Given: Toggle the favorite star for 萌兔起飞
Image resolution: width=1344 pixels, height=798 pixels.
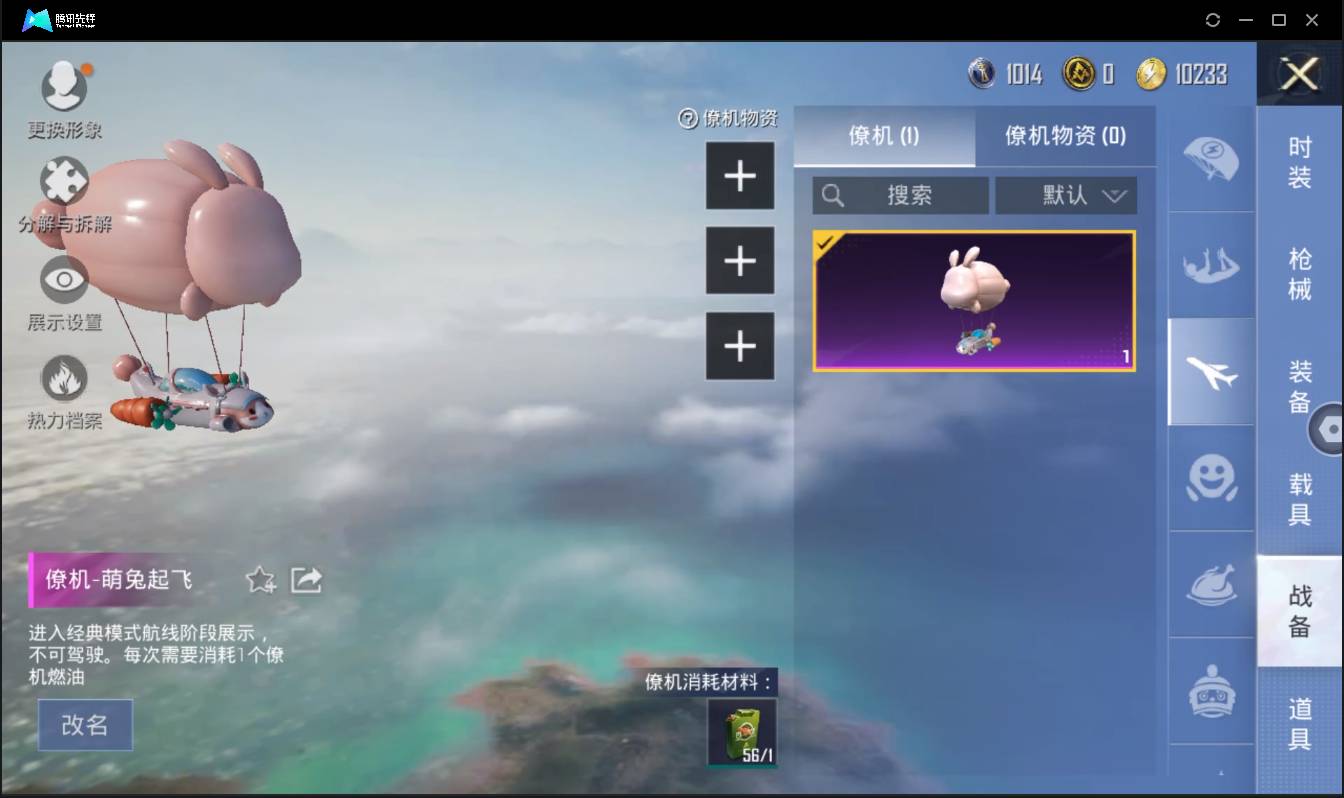Looking at the screenshot, I should click(259, 579).
